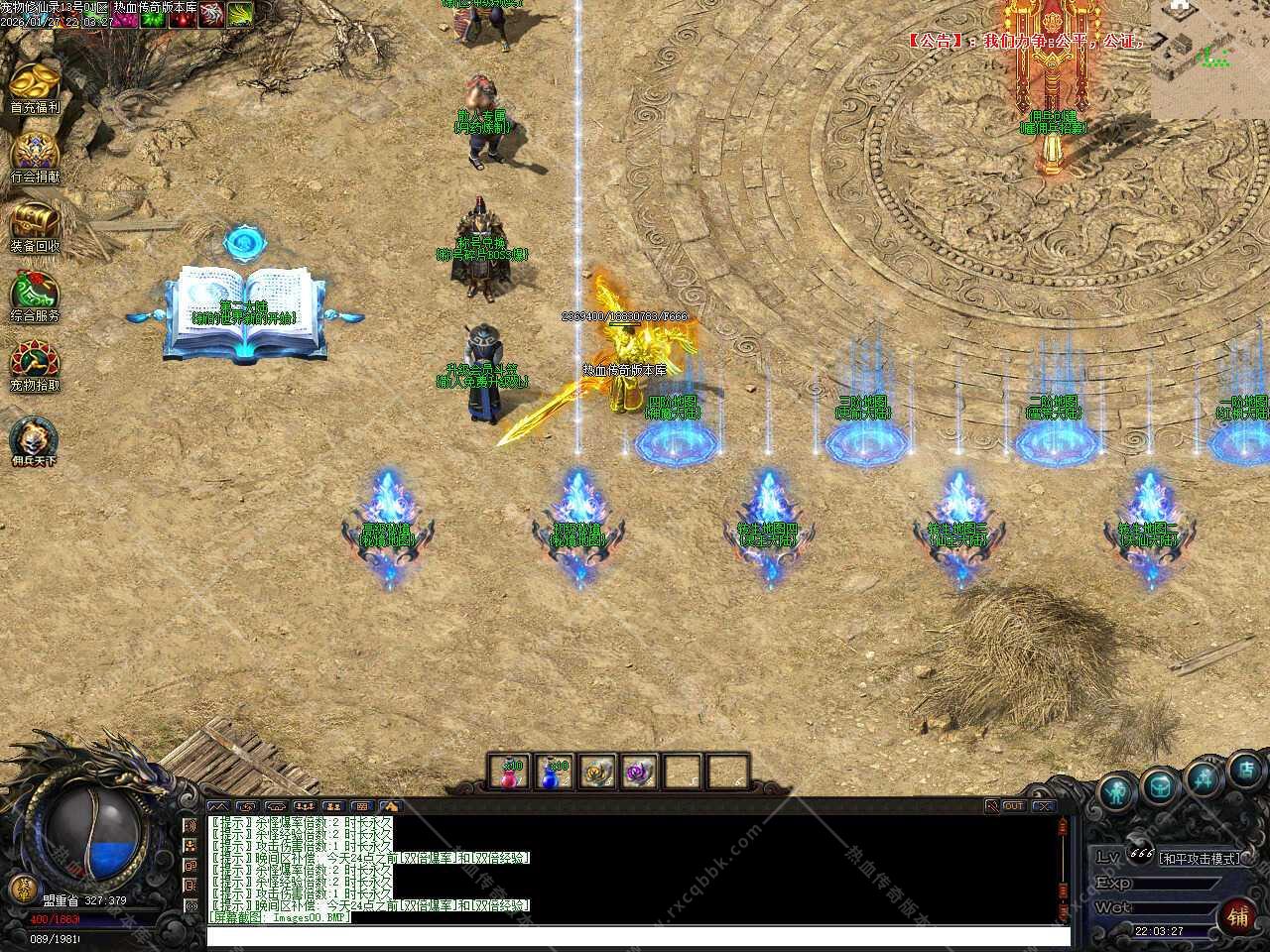Image resolution: width=1270 pixels, height=952 pixels.
Task: Open the 装备回收 treasure chest icon
Action: [x=34, y=222]
